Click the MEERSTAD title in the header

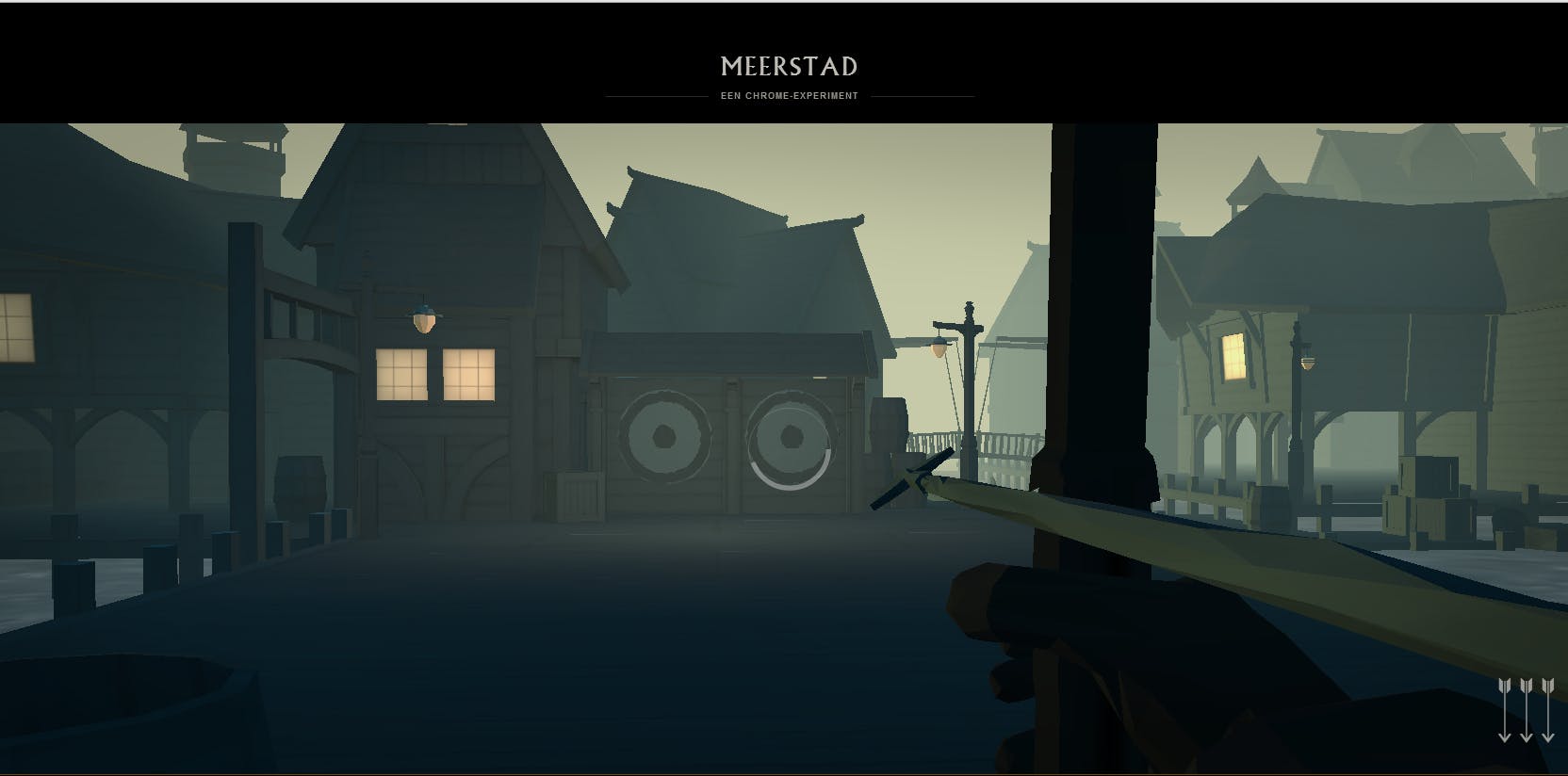[x=789, y=66]
